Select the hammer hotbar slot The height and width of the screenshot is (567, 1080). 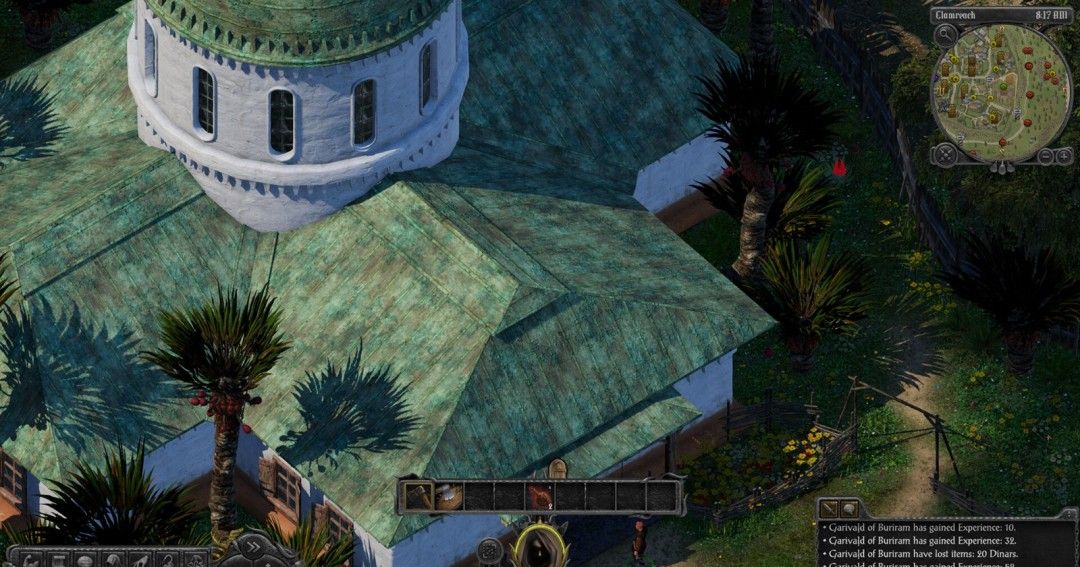[x=417, y=495]
